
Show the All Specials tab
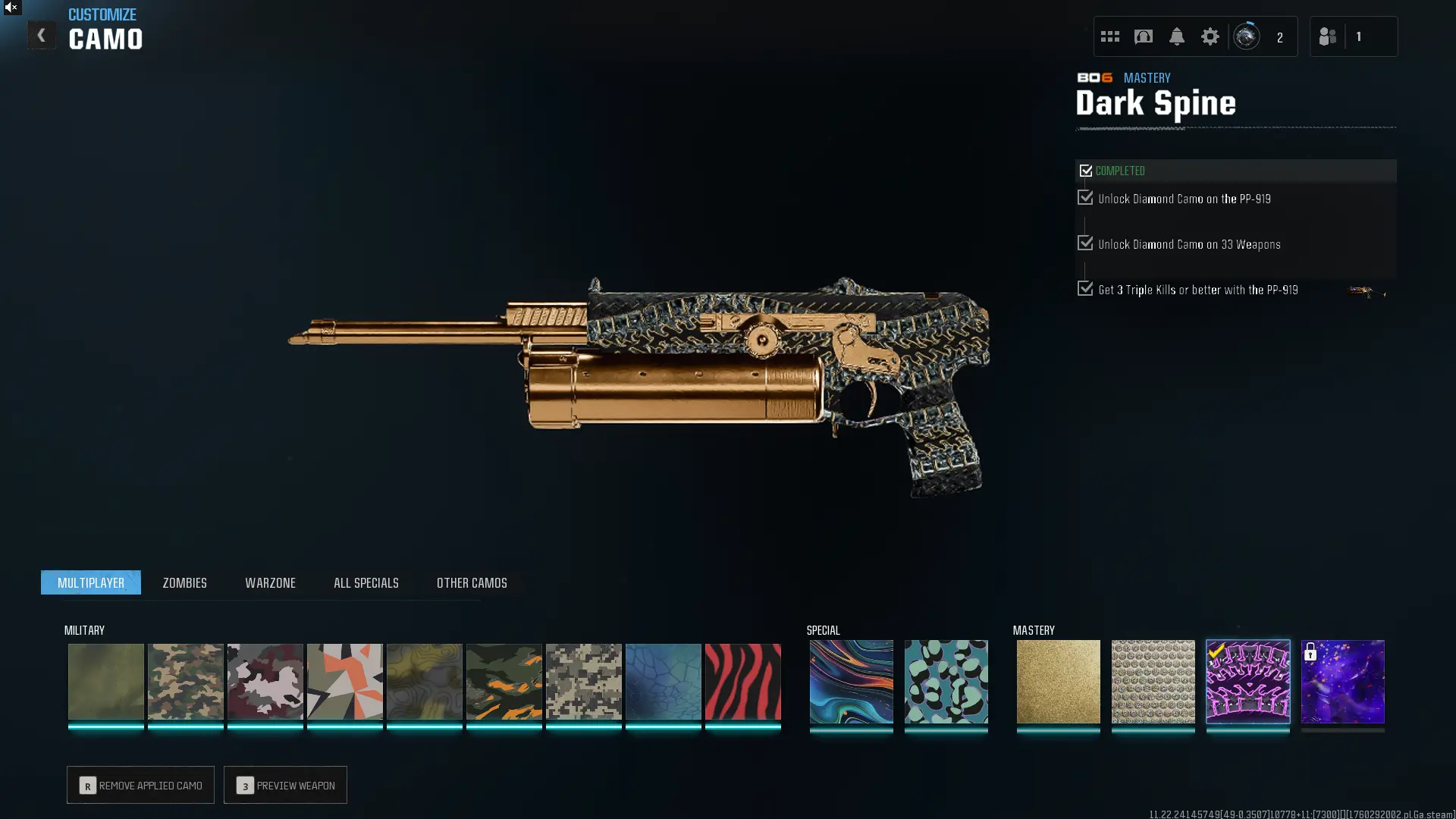click(x=366, y=582)
